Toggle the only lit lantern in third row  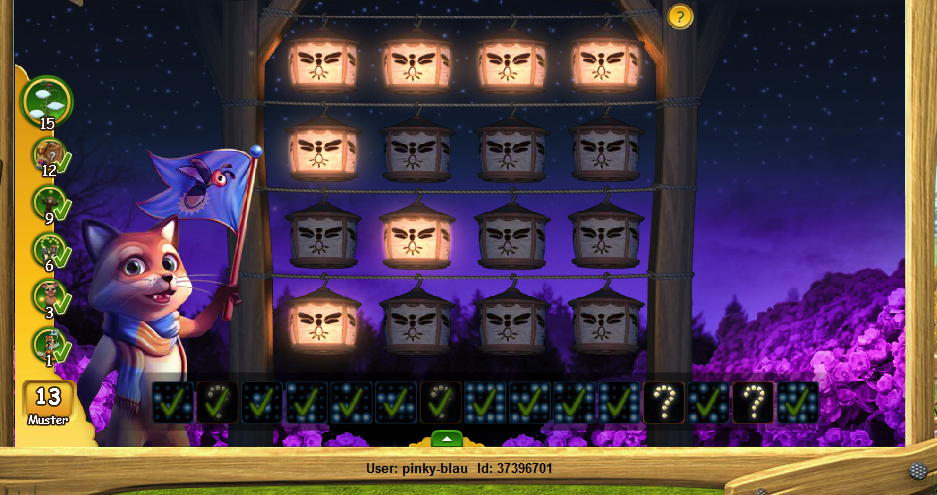coord(417,236)
